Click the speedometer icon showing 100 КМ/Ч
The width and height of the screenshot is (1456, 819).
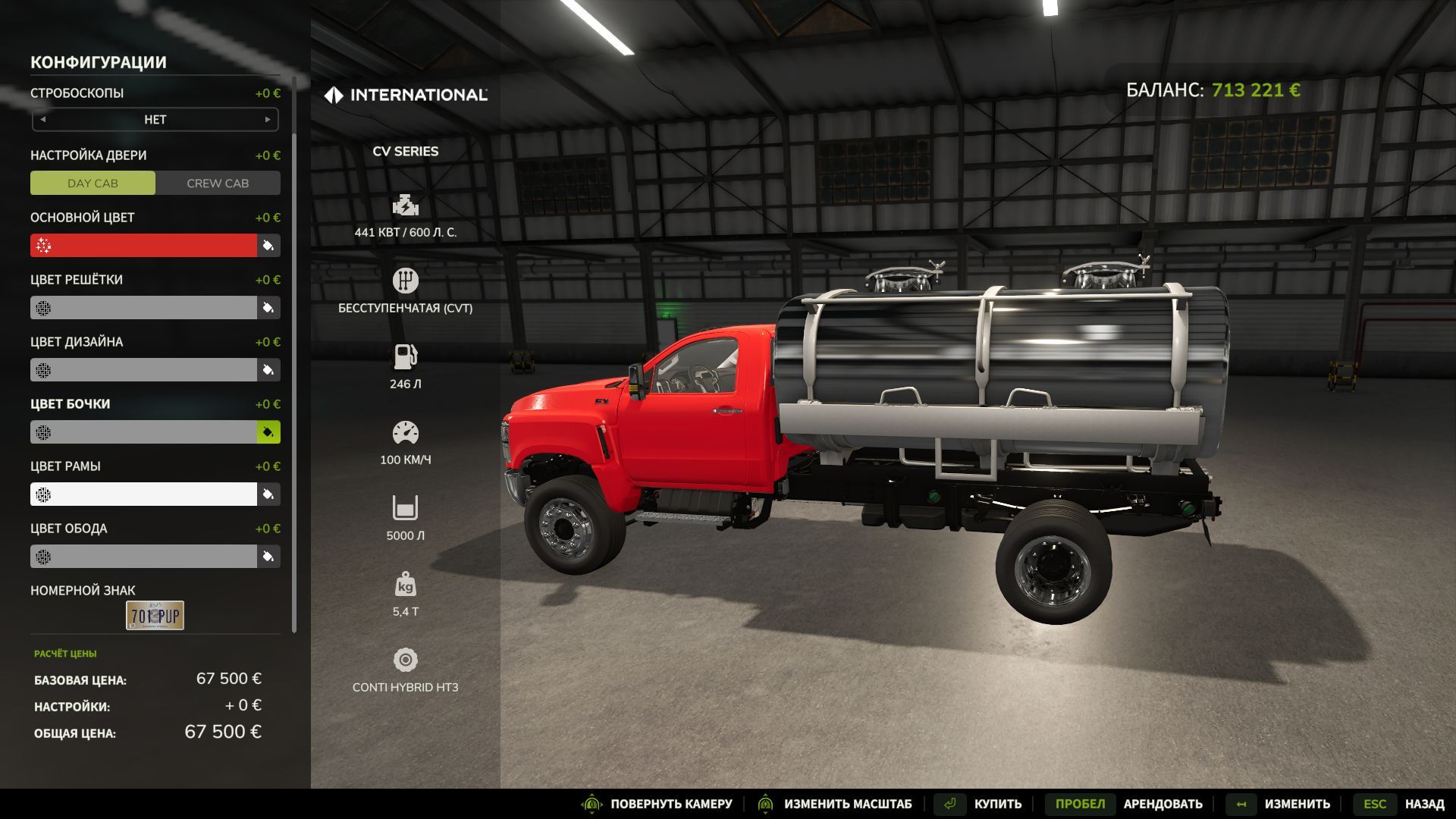406,431
